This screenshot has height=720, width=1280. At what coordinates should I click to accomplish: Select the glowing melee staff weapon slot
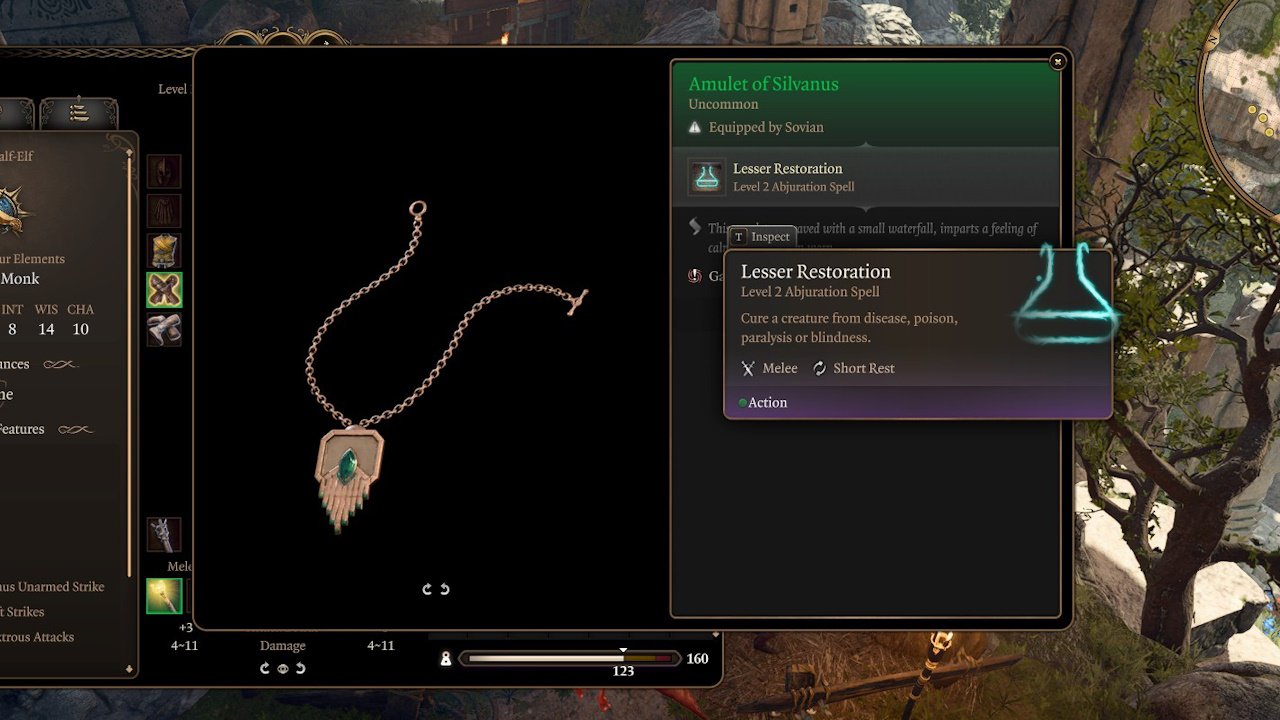(164, 596)
